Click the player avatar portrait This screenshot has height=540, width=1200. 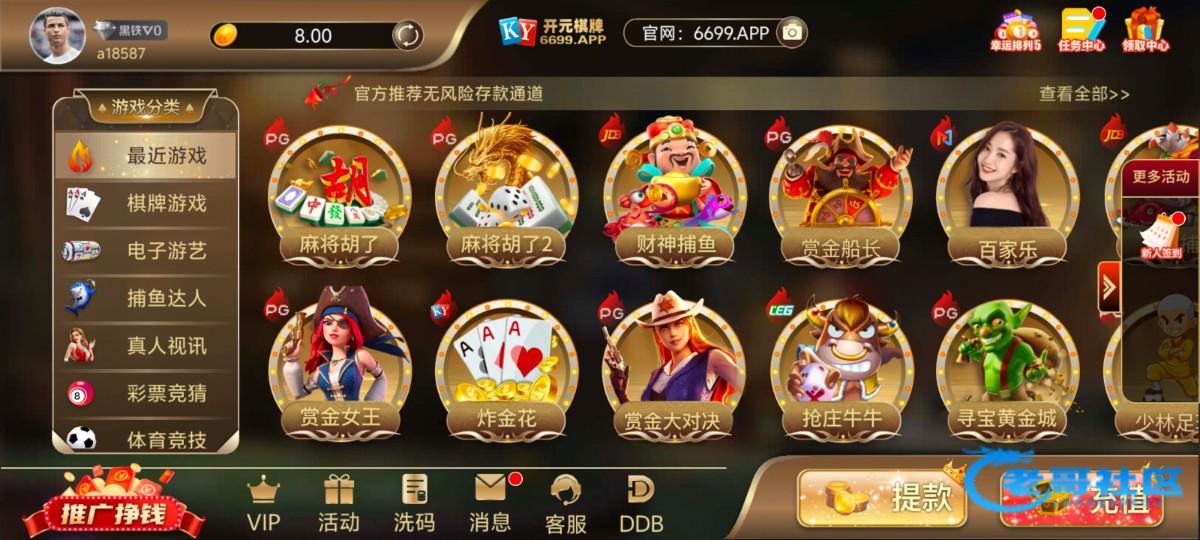[x=57, y=34]
